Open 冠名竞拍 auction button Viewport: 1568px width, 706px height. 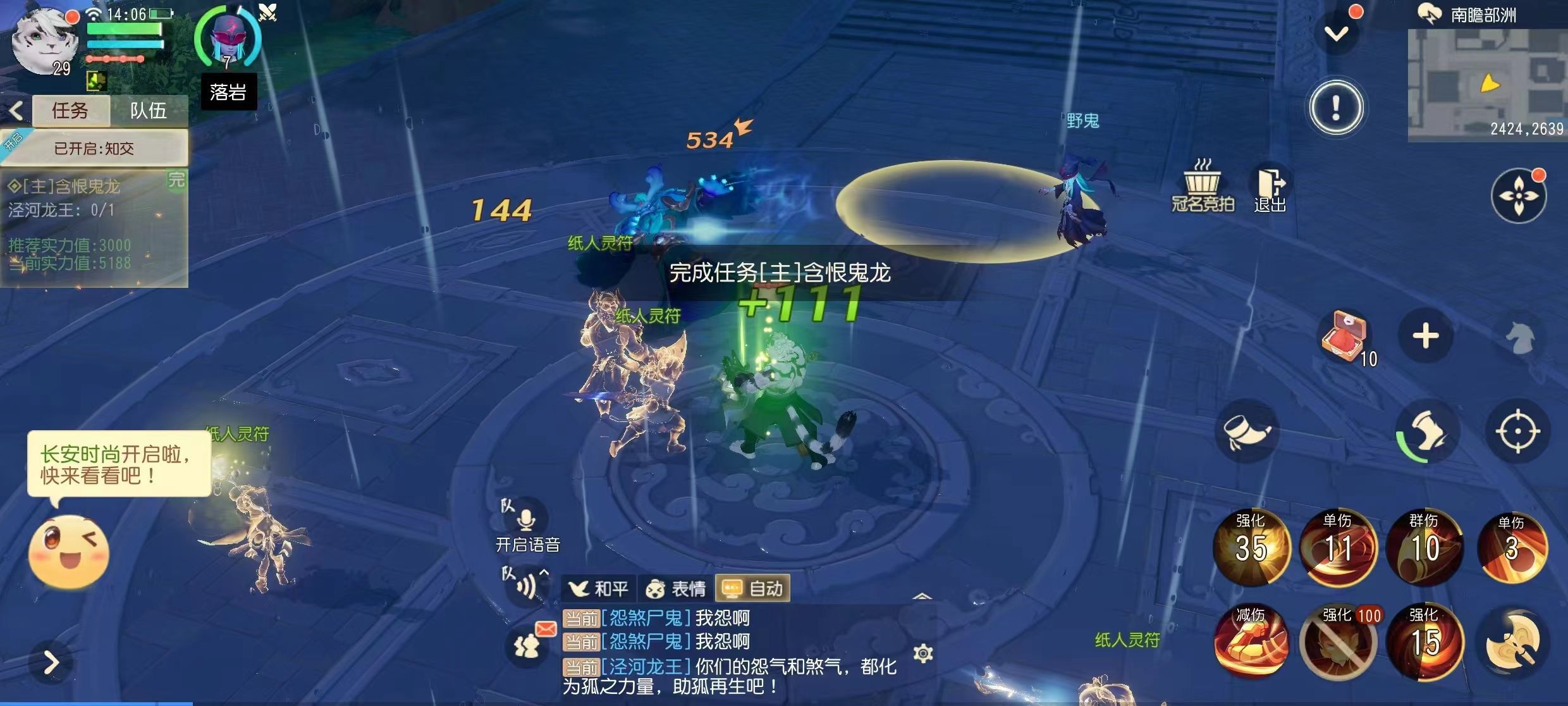coord(1203,186)
